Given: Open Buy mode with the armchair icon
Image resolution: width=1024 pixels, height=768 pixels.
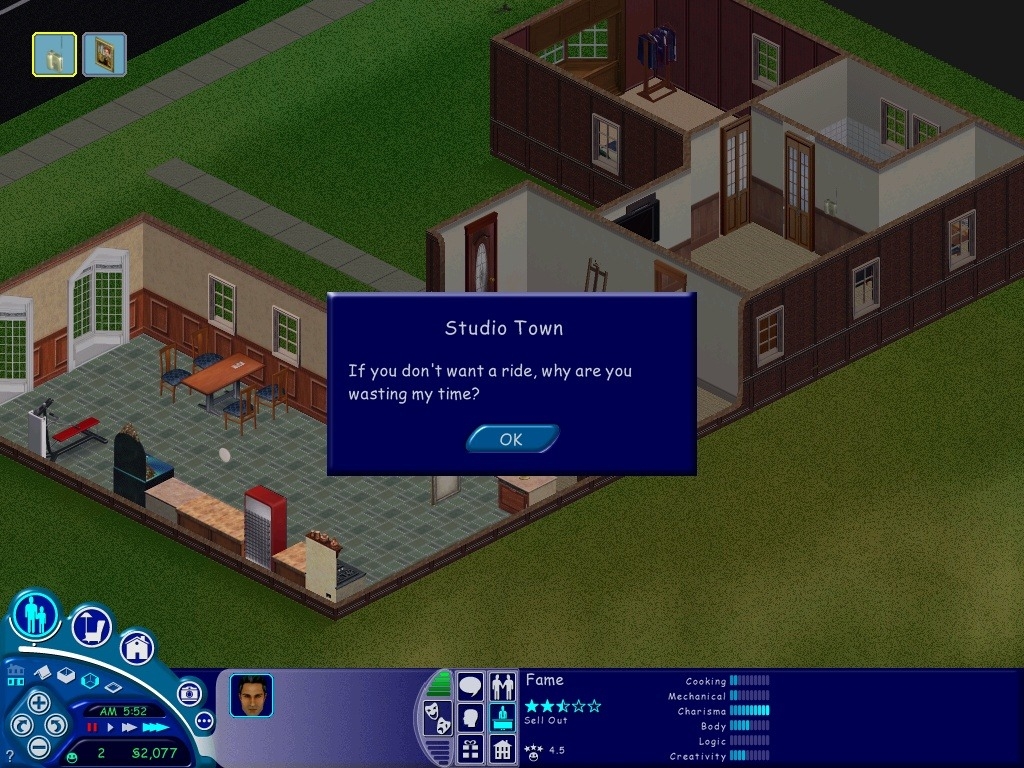Looking at the screenshot, I should tap(91, 627).
